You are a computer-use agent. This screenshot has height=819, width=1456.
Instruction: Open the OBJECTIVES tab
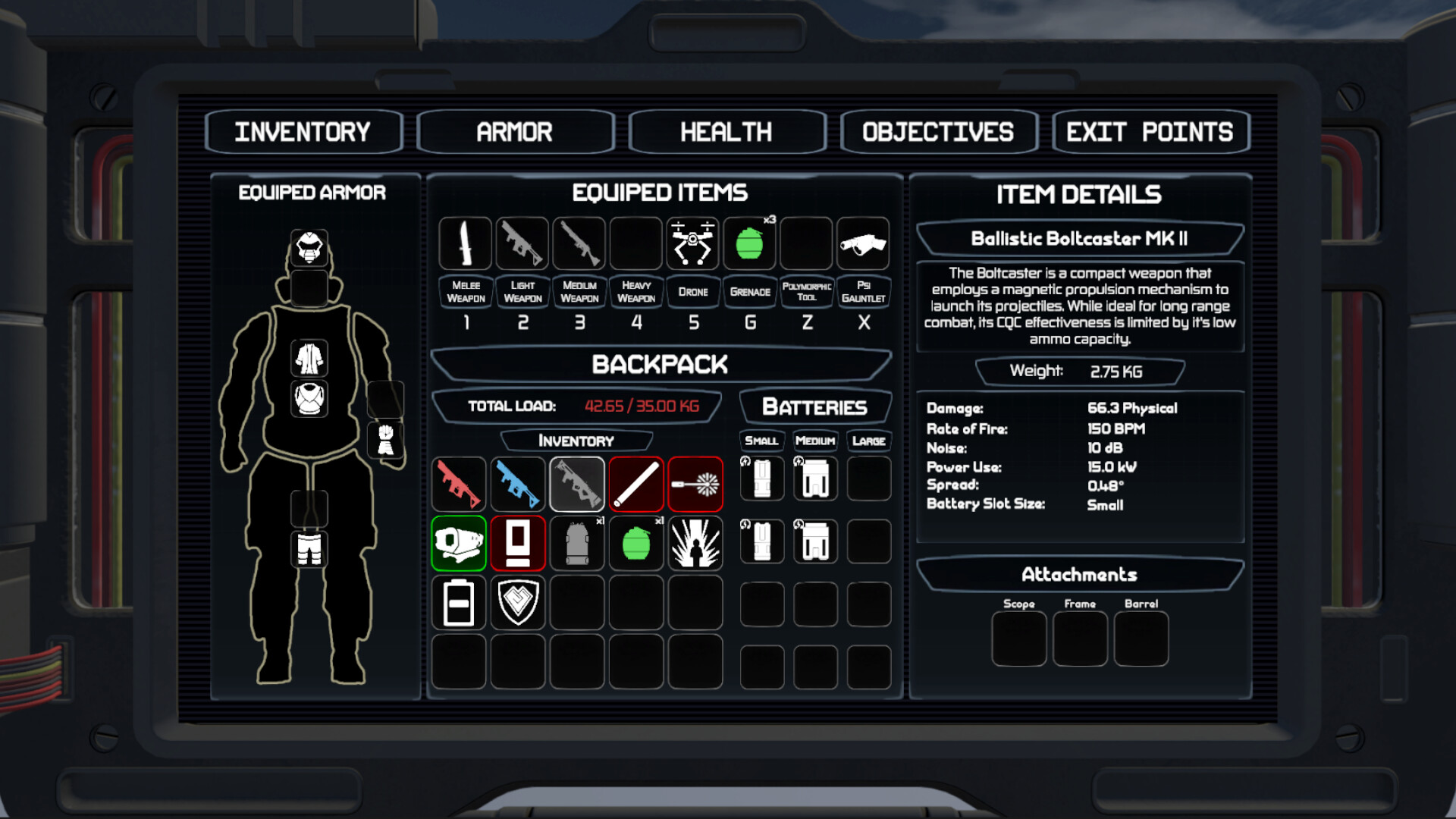(938, 130)
